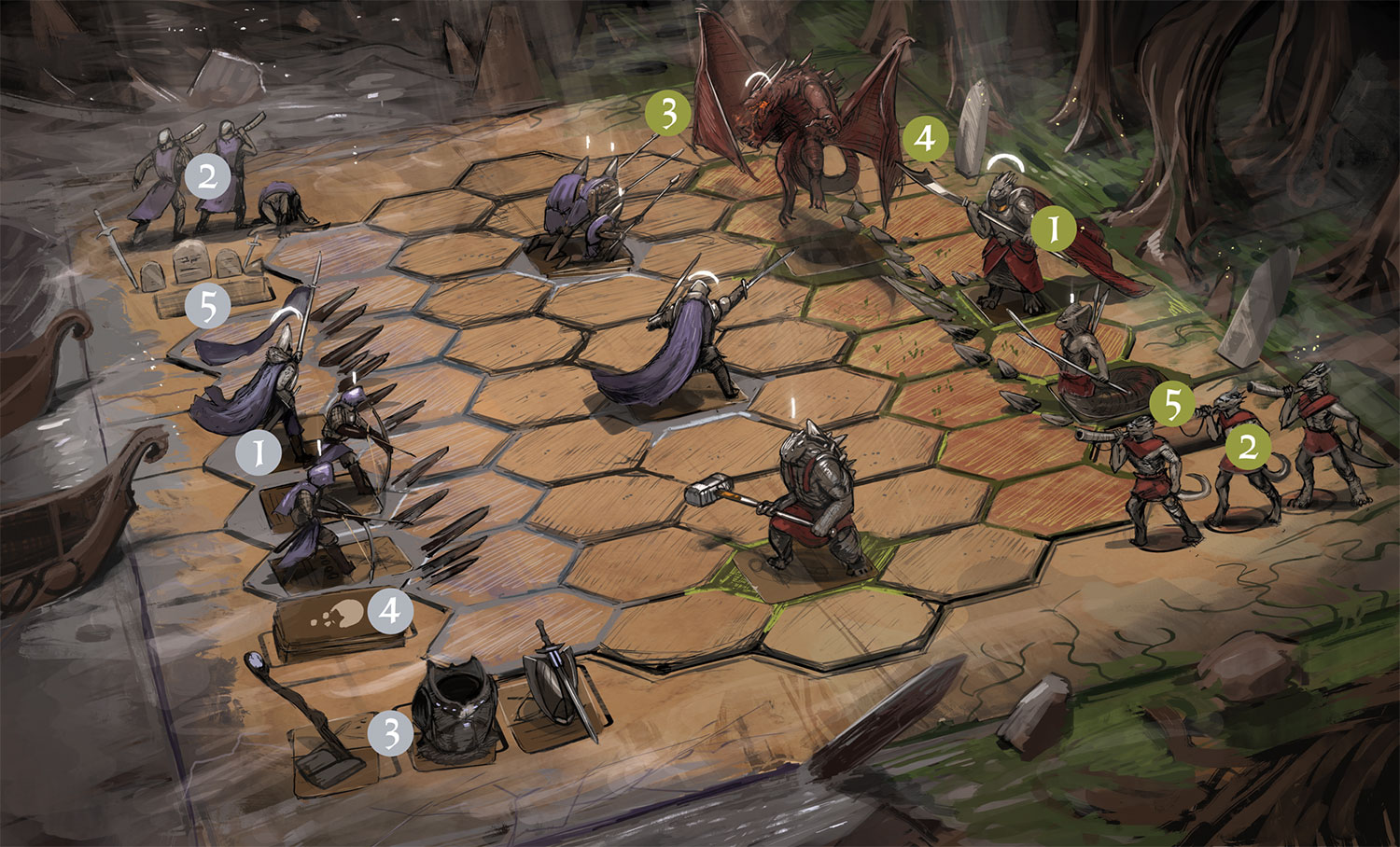Select the green number 3 marker
This screenshot has height=847, width=1400.
(668, 114)
